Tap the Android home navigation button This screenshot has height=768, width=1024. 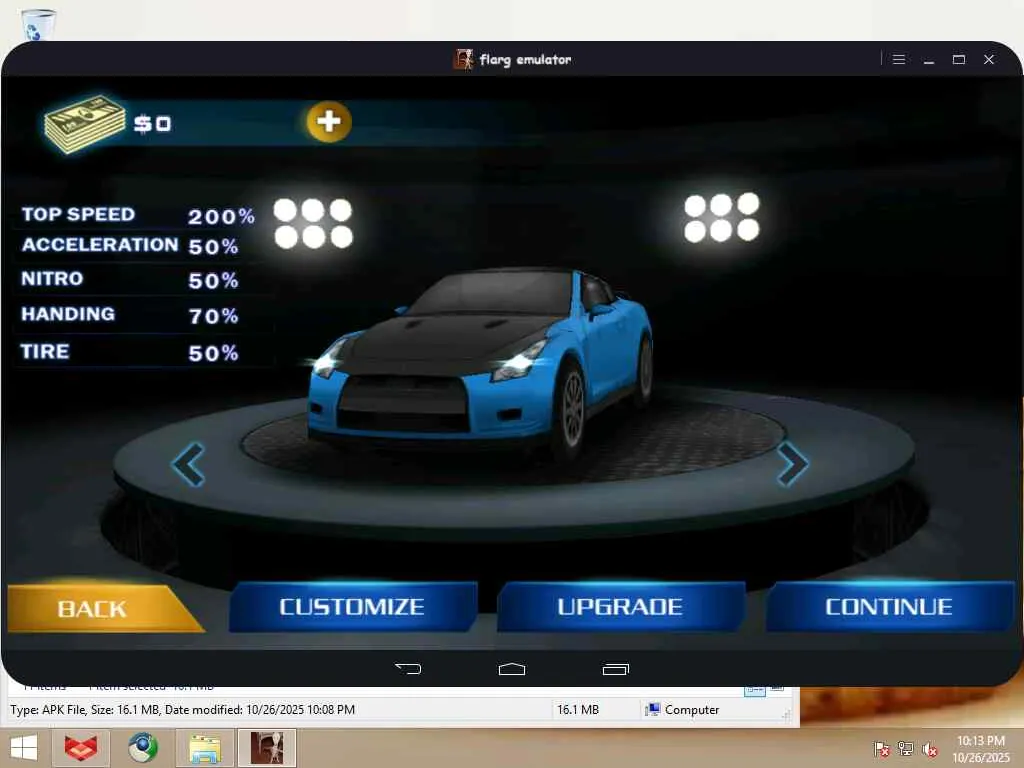coord(512,668)
